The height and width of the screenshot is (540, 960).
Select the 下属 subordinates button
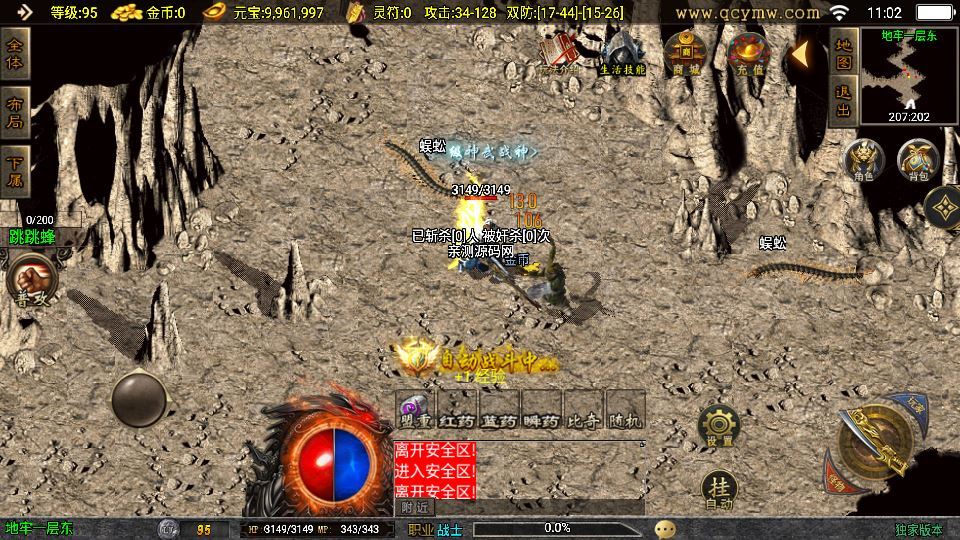point(15,170)
